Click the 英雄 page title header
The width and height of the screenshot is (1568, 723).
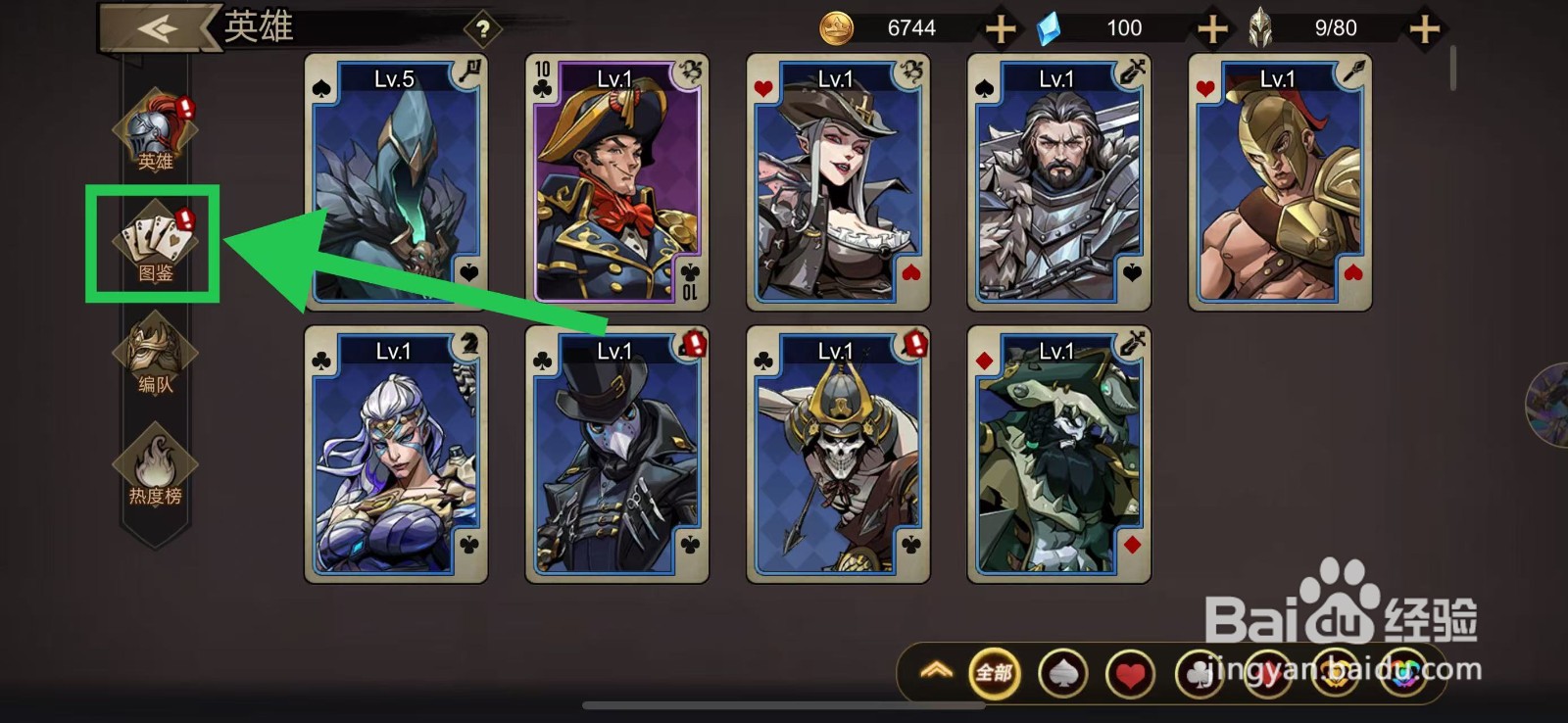[258, 27]
